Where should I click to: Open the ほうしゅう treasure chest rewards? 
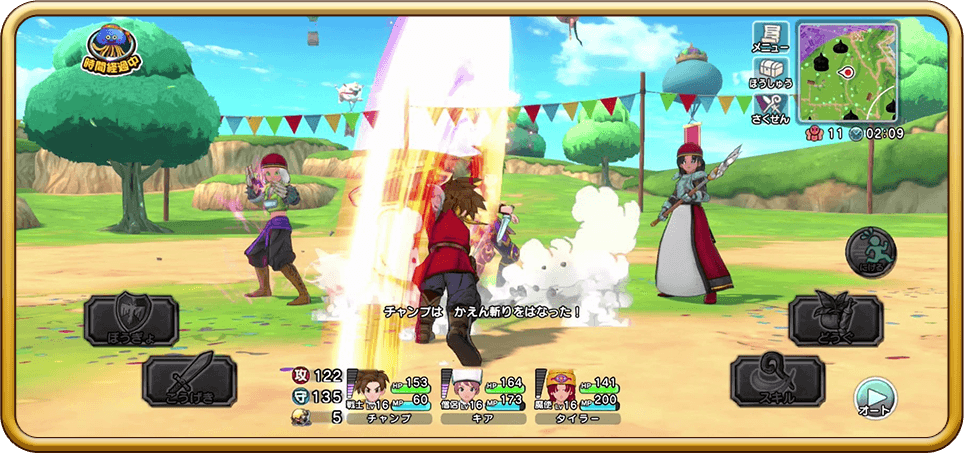tap(770, 72)
